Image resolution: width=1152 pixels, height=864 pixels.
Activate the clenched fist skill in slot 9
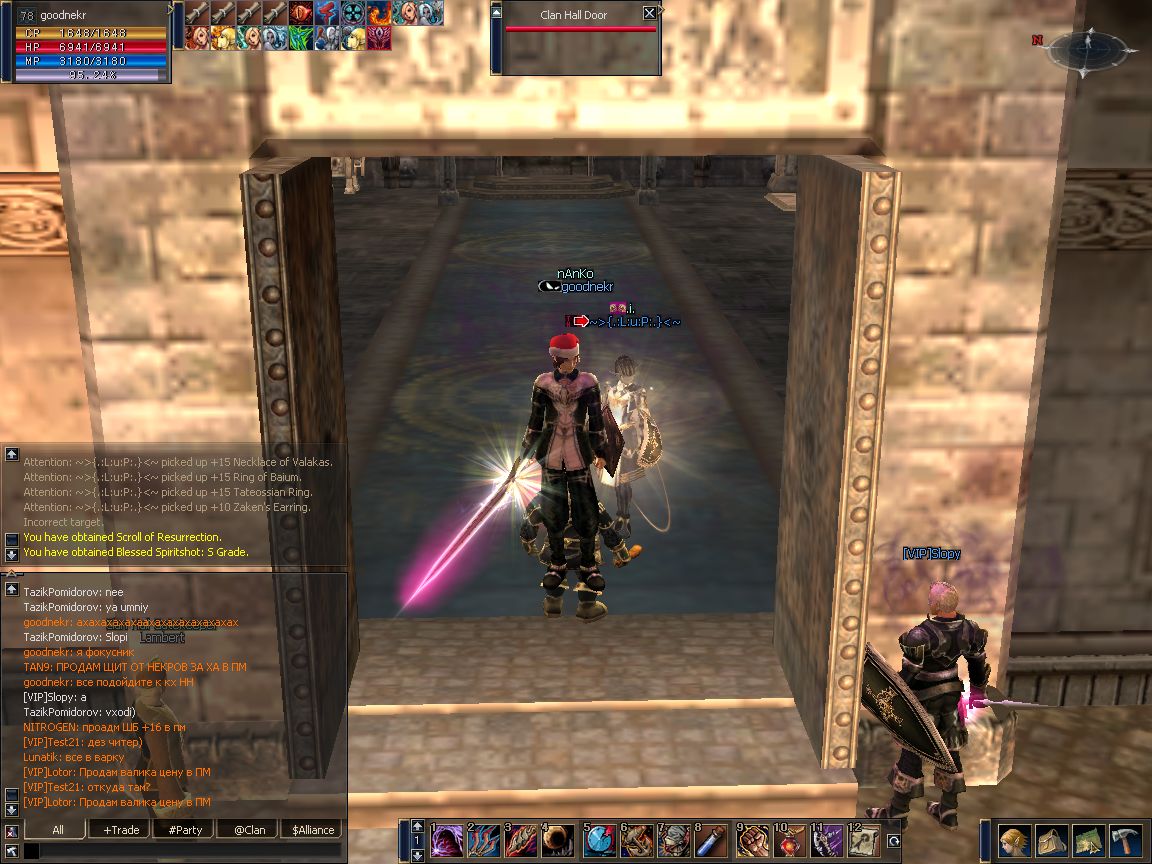tap(753, 840)
